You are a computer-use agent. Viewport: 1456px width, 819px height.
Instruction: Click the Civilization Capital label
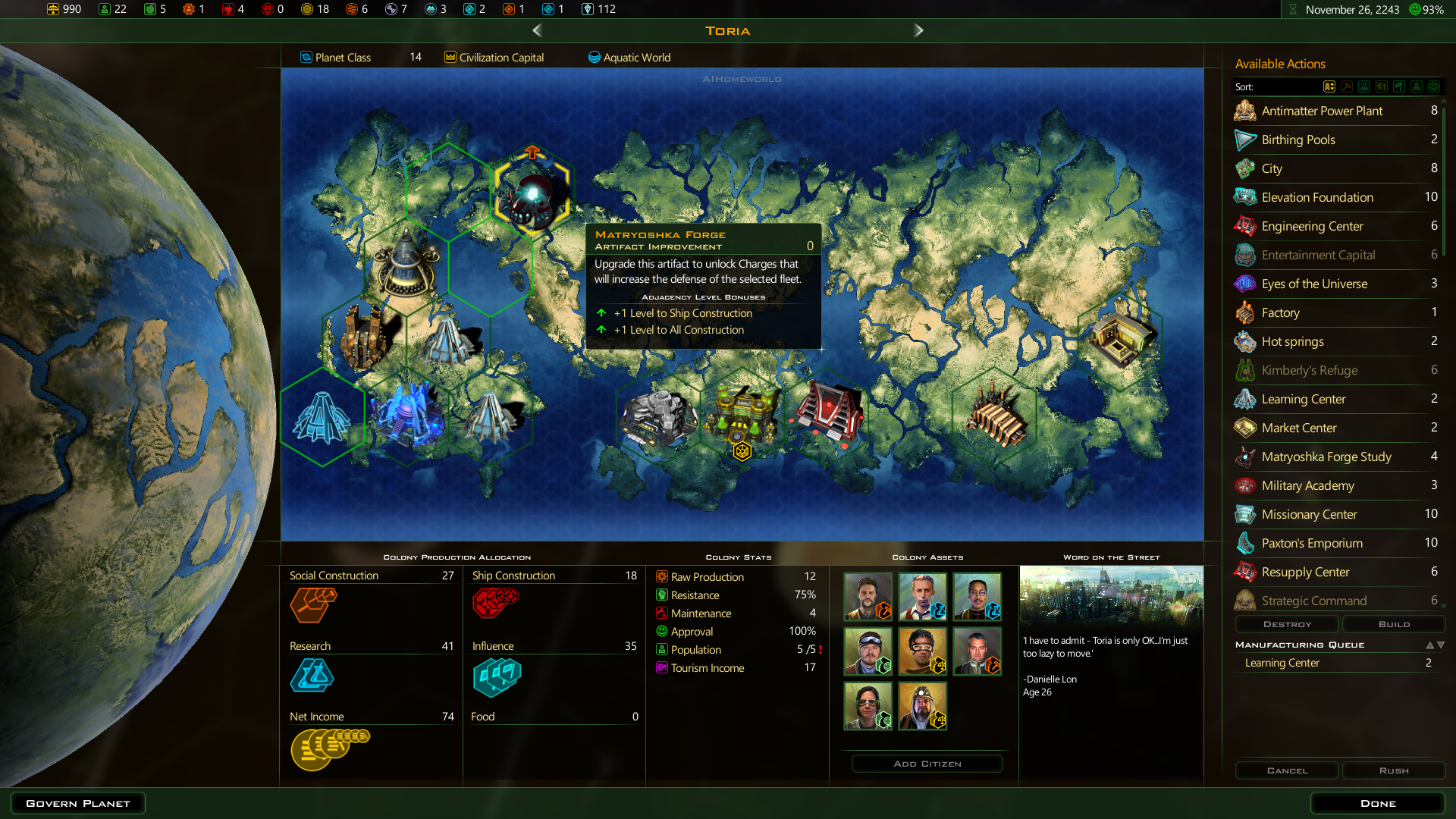point(501,57)
